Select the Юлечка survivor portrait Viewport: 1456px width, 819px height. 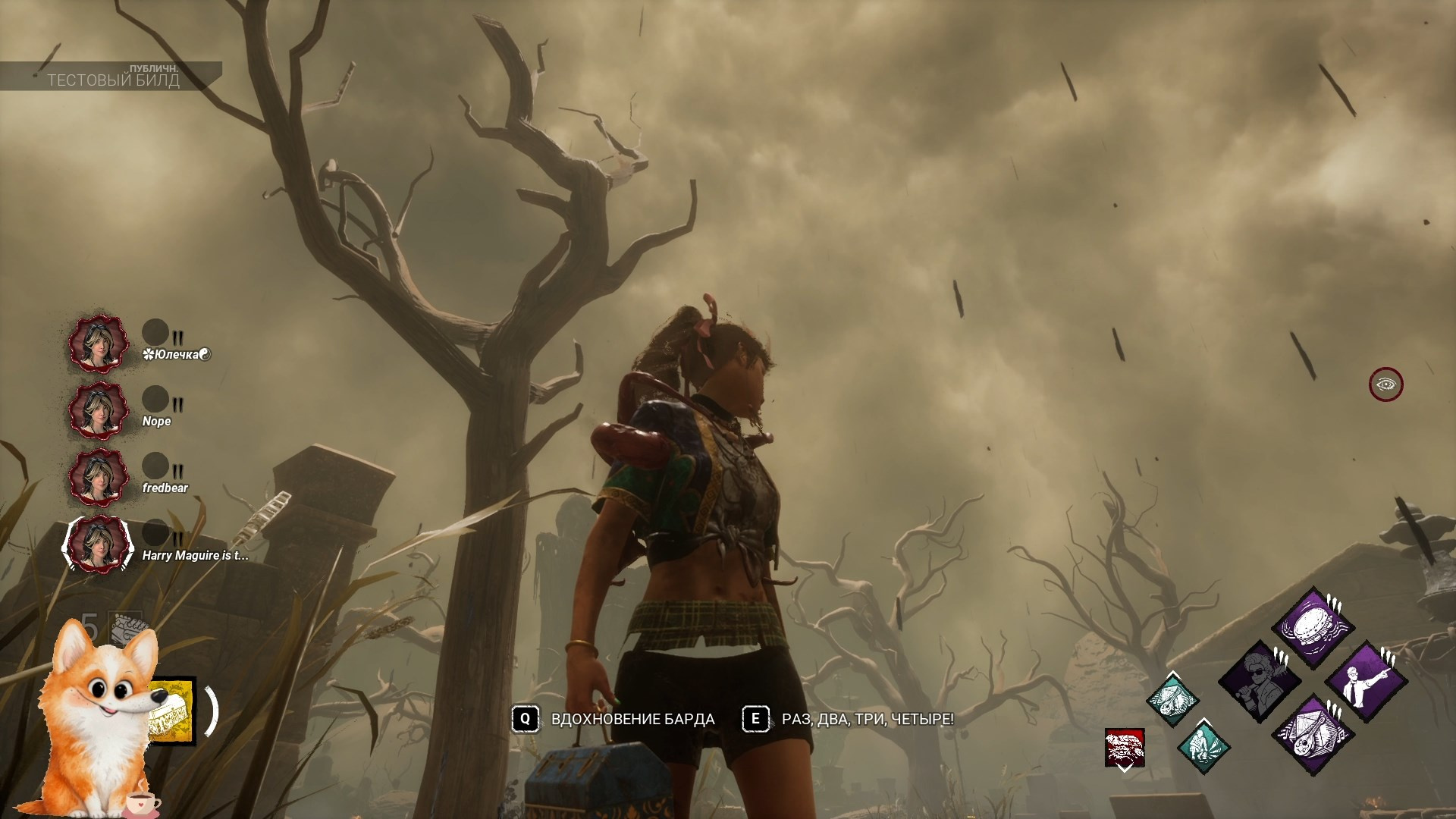96,345
